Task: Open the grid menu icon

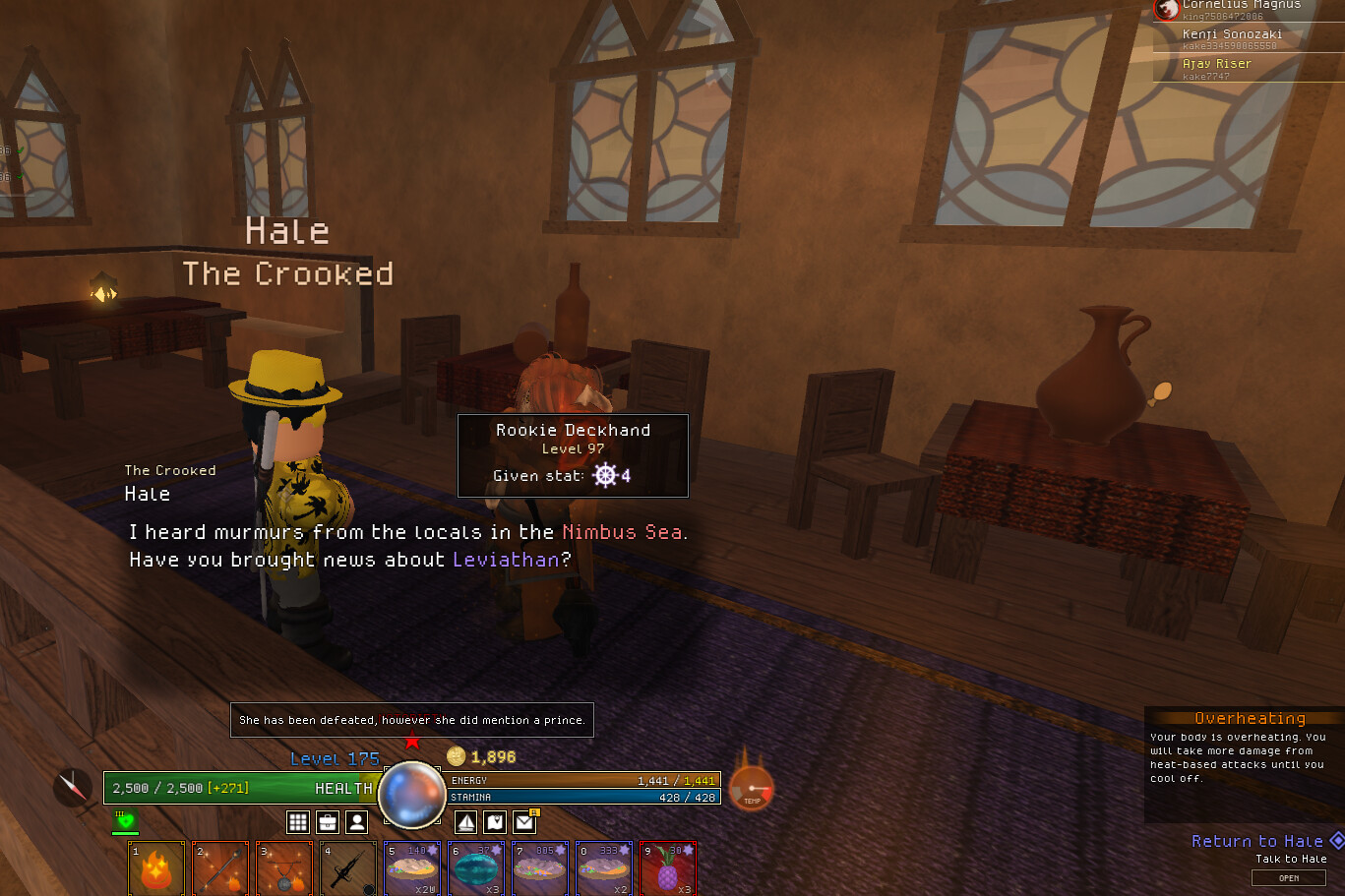Action: (x=298, y=821)
